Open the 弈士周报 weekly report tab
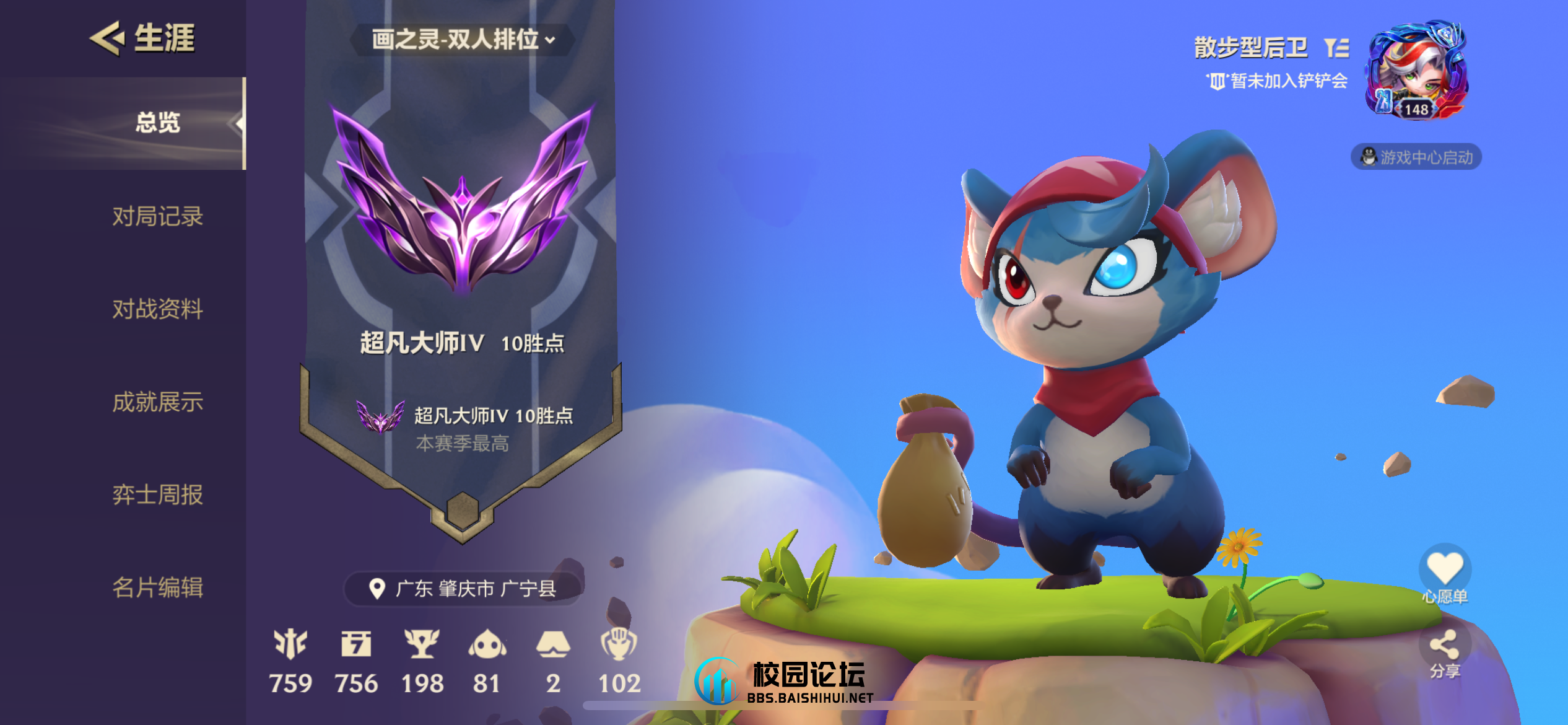The width and height of the screenshot is (1568, 725). coord(157,494)
